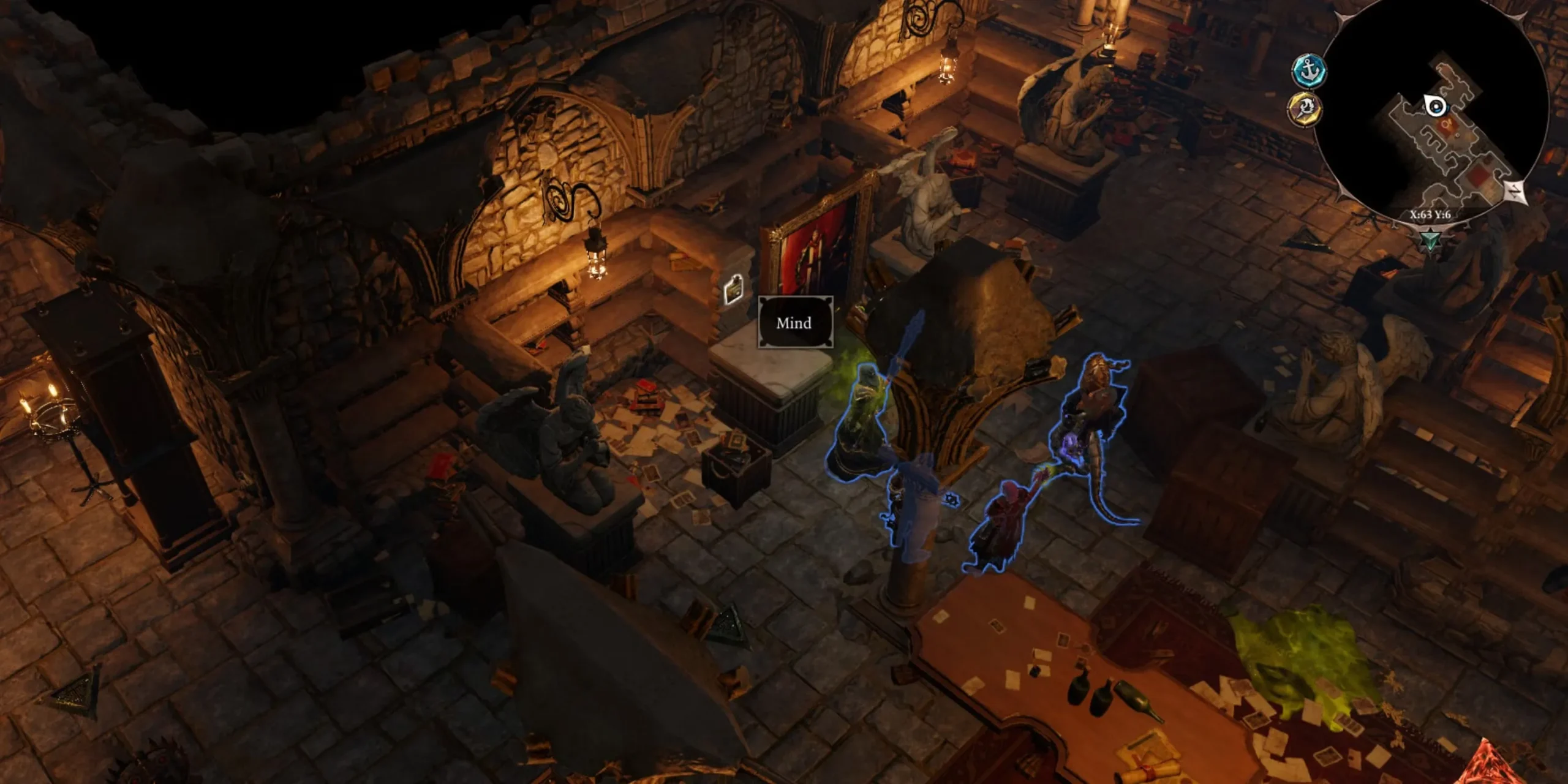This screenshot has height=784, width=1568.
Task: Click the north compass marker on the minimap
Action: coord(1515,192)
